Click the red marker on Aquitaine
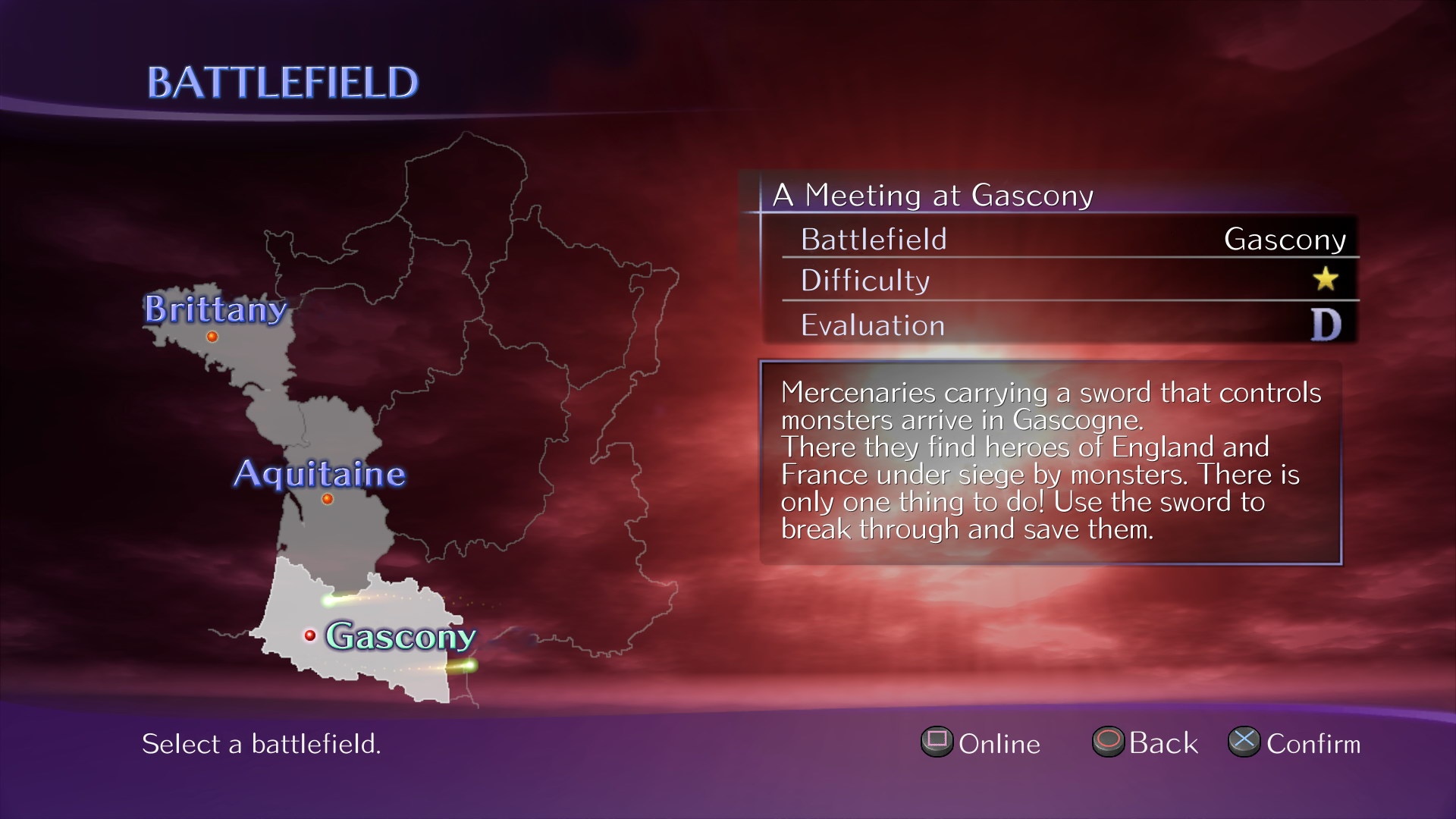 click(326, 500)
